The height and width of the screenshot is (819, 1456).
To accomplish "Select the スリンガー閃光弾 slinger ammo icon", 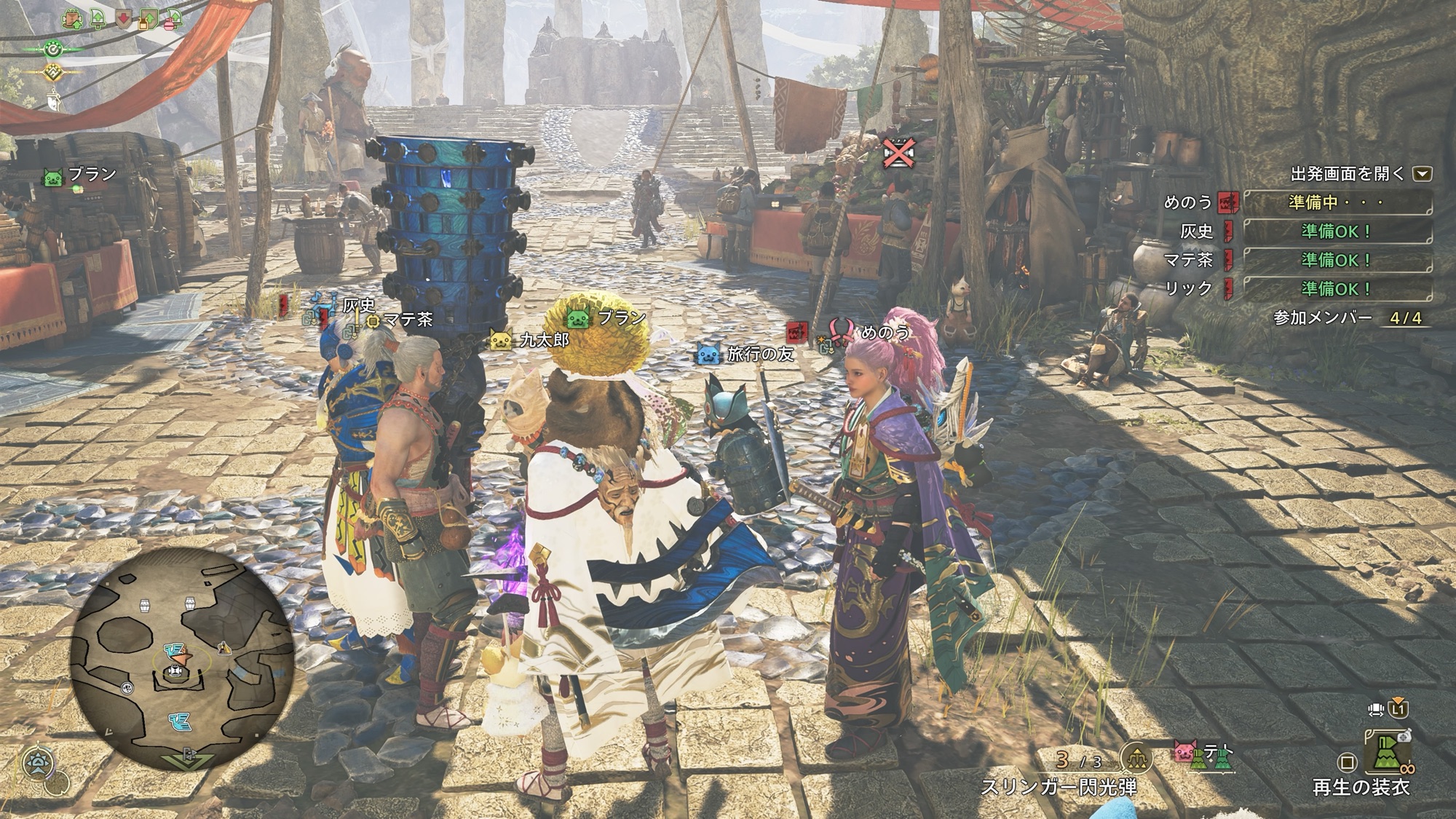I will tap(1136, 759).
